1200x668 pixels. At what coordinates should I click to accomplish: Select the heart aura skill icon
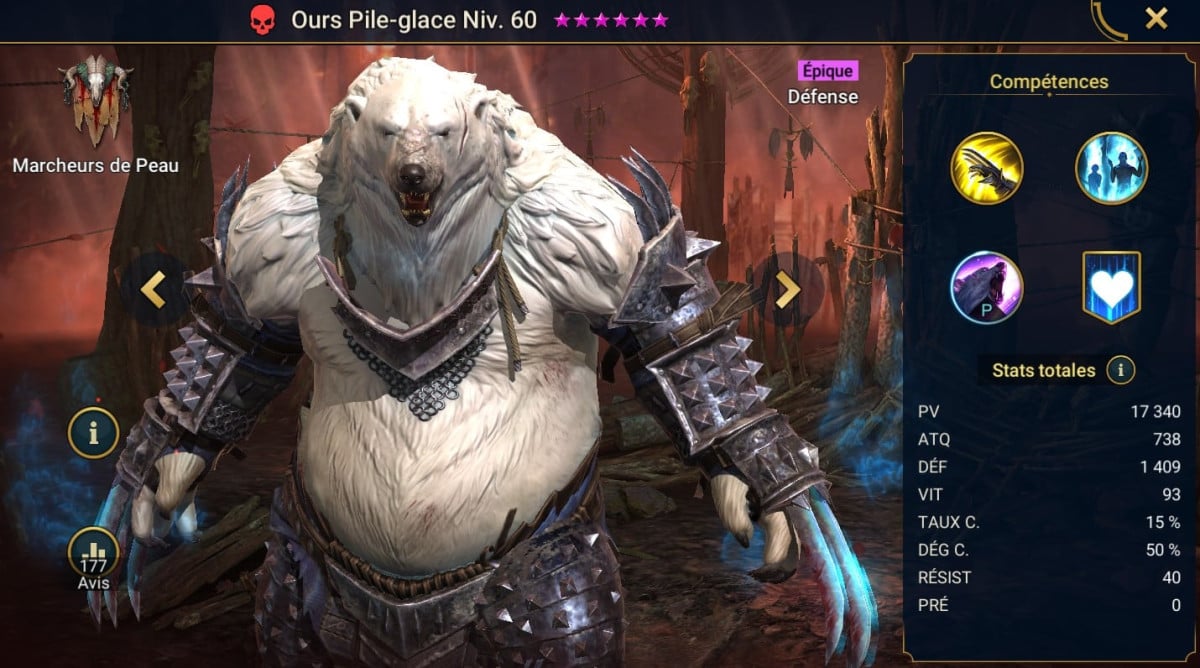click(x=1111, y=287)
